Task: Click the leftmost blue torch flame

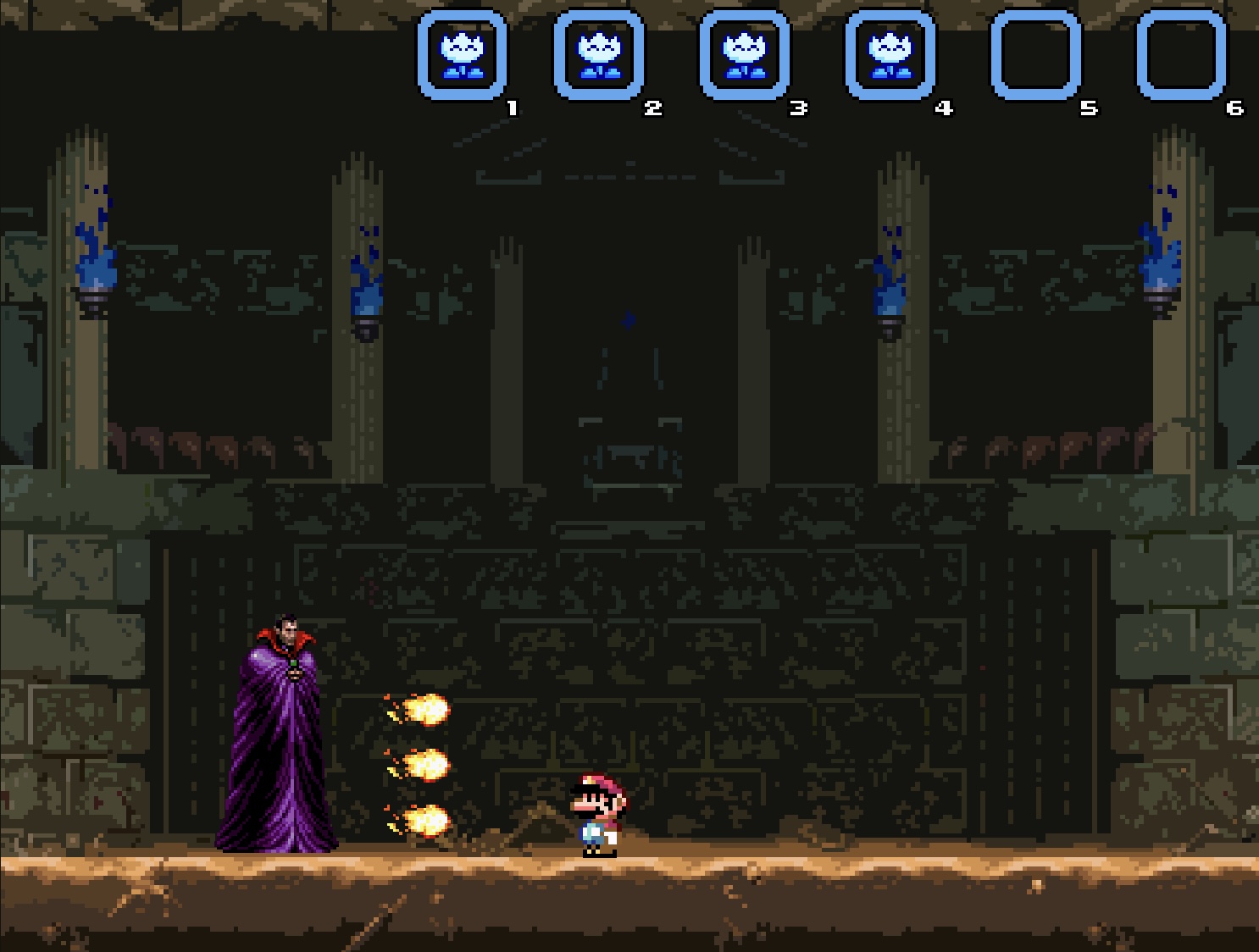Action: 96,263
